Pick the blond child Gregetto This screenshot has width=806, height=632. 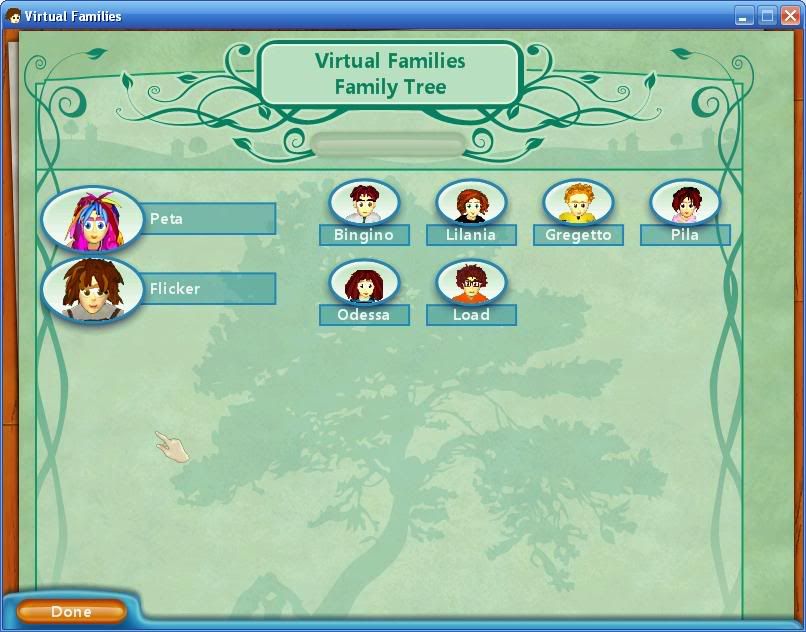click(x=578, y=203)
